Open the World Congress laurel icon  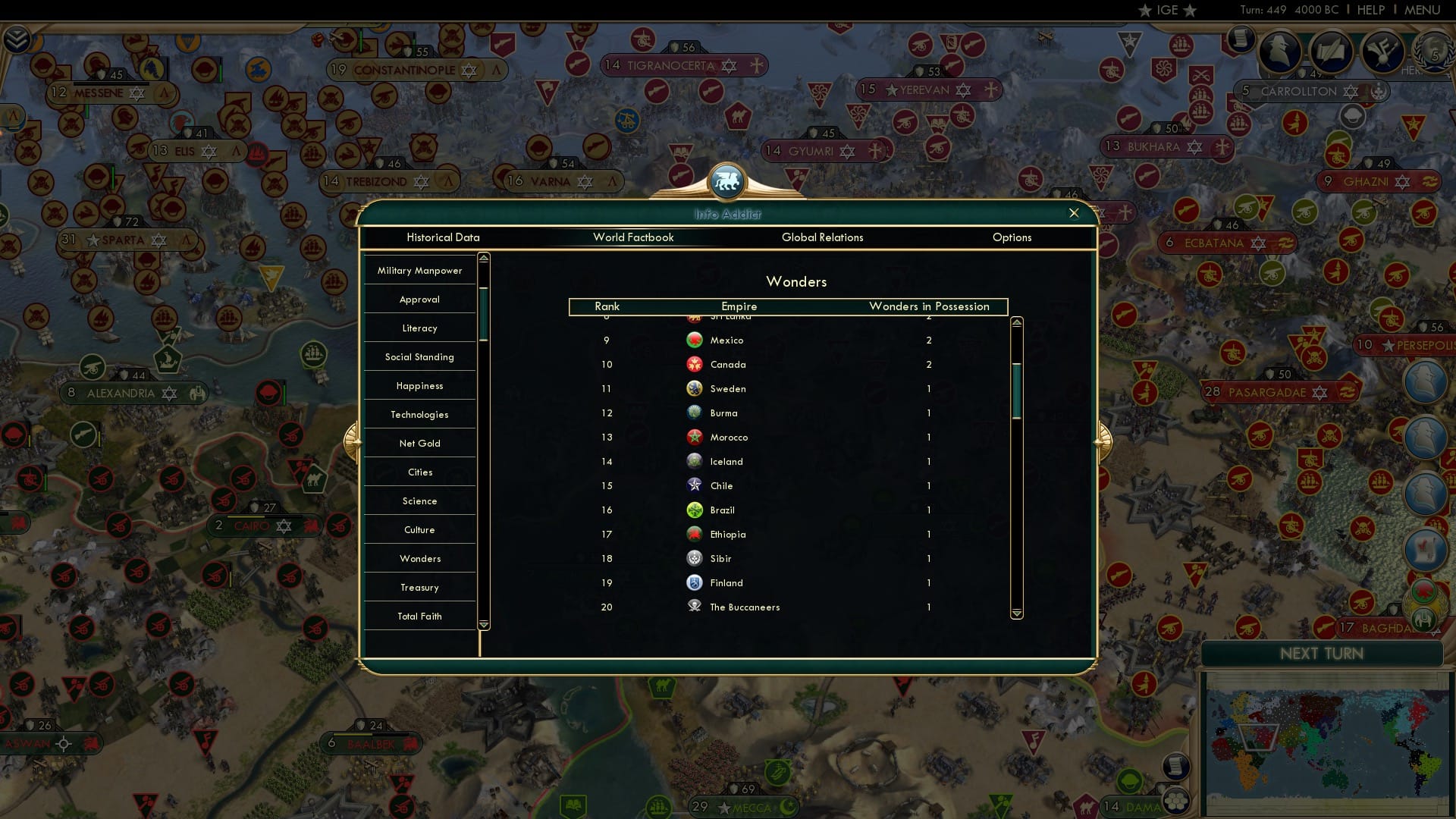1433,53
